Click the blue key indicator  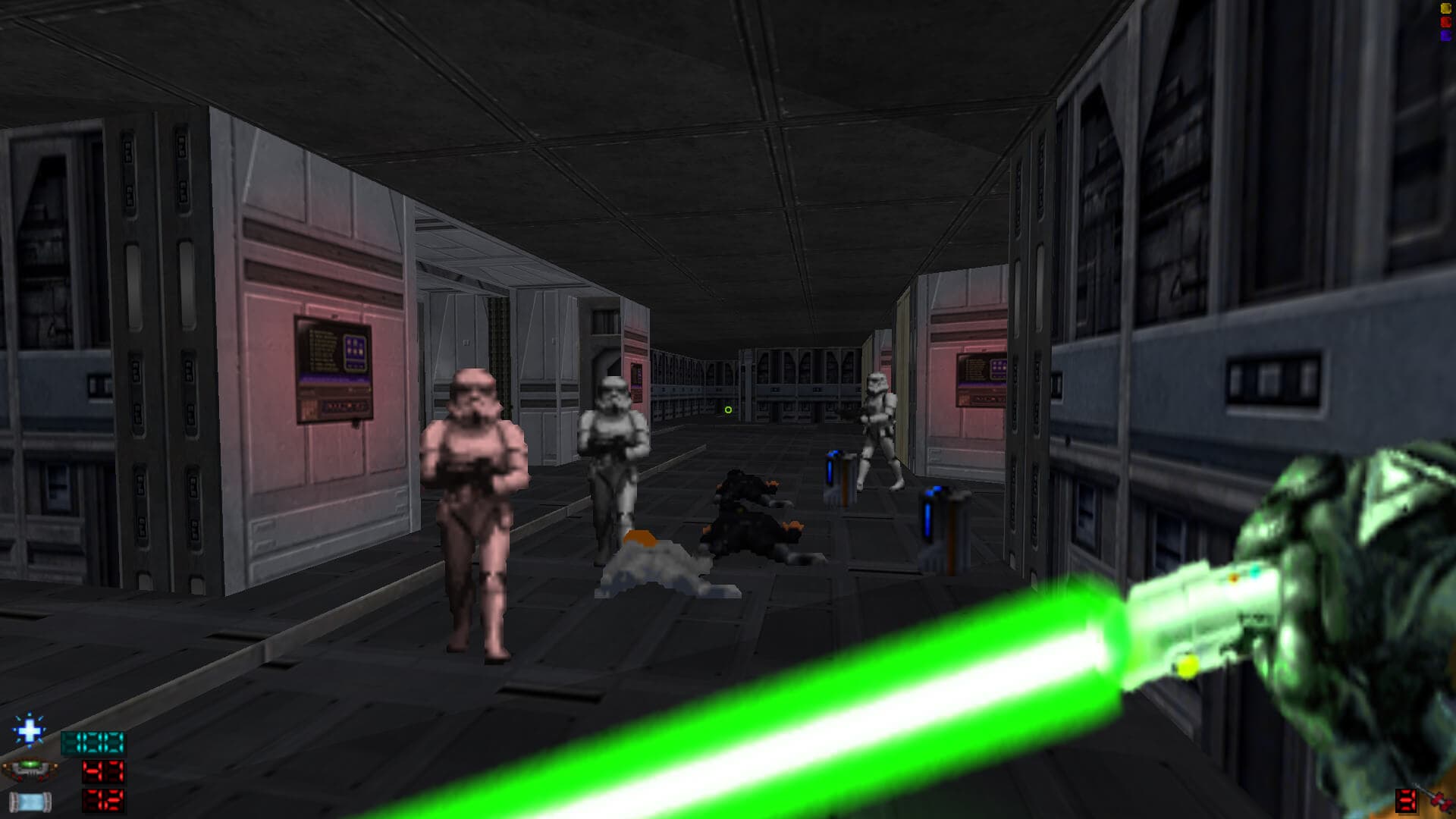click(1445, 35)
